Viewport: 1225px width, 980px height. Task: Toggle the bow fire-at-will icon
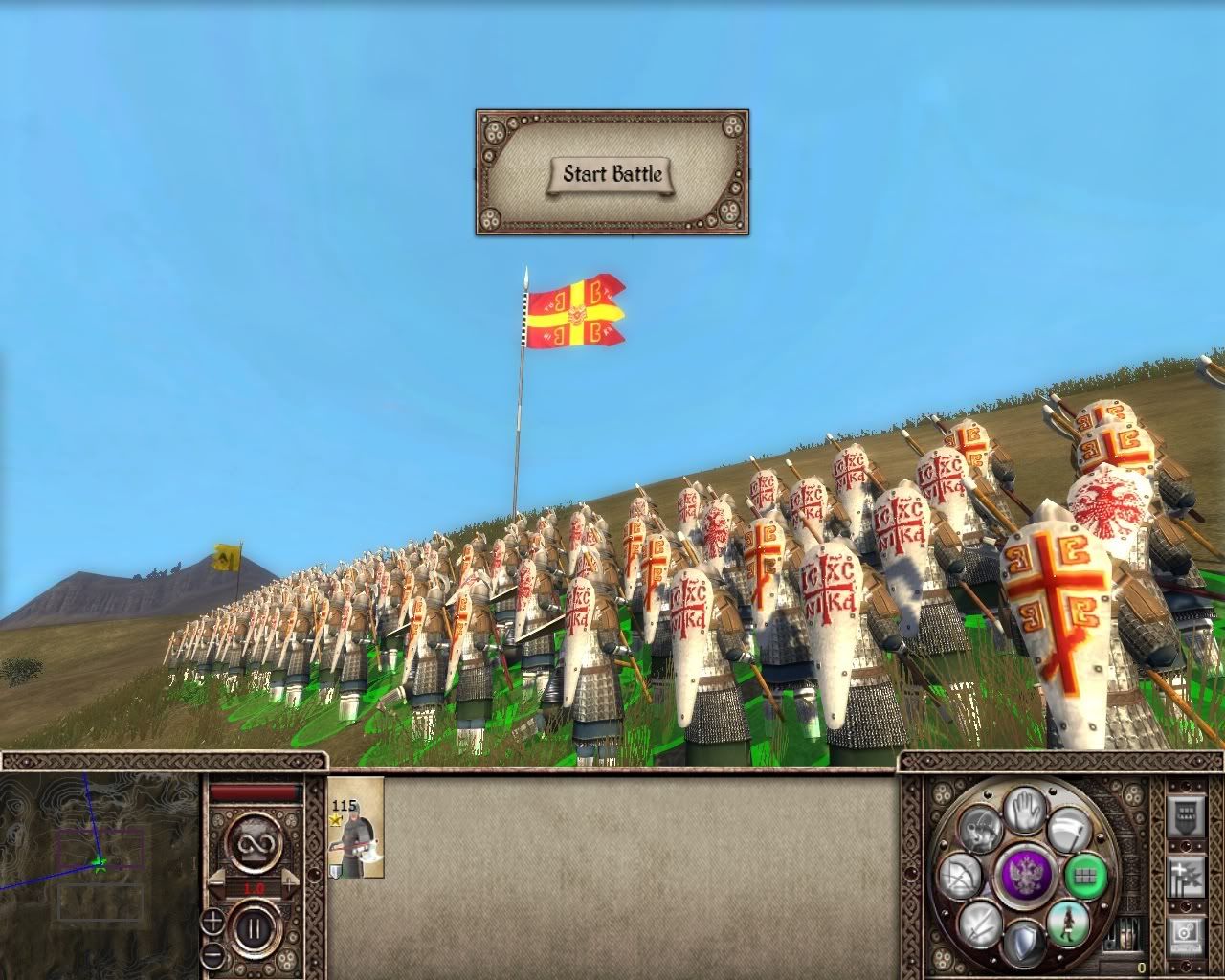click(x=959, y=877)
